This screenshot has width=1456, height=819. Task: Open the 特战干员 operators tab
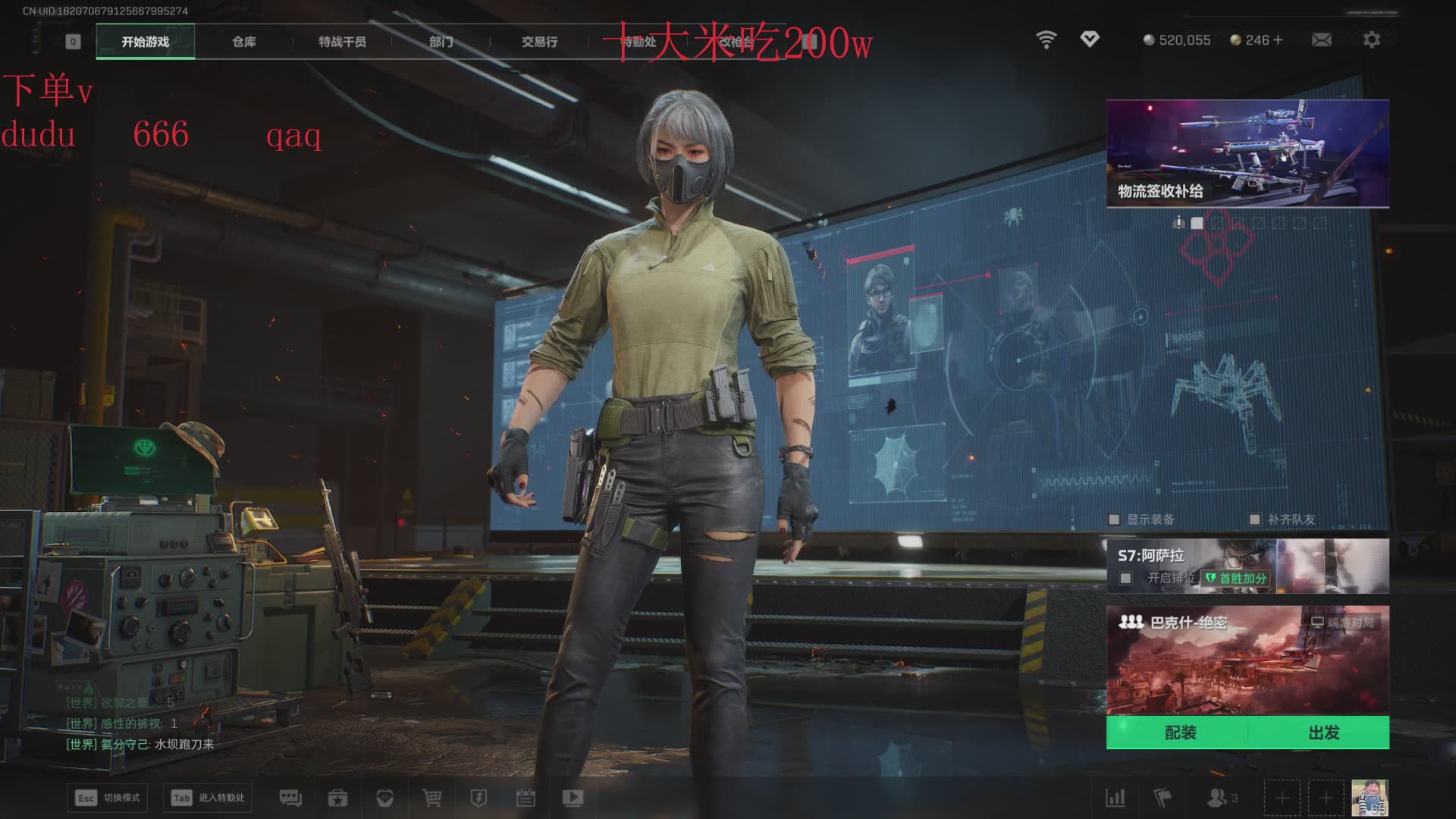click(342, 42)
